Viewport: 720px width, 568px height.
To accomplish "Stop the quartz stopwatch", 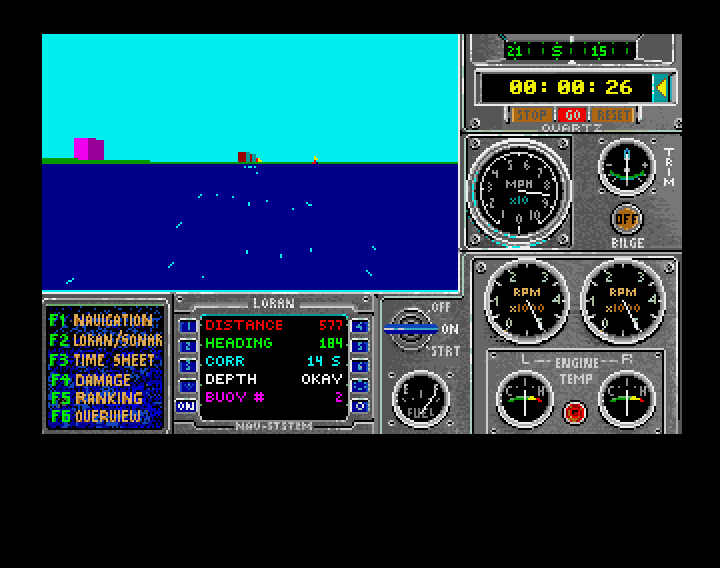I will pos(530,115).
